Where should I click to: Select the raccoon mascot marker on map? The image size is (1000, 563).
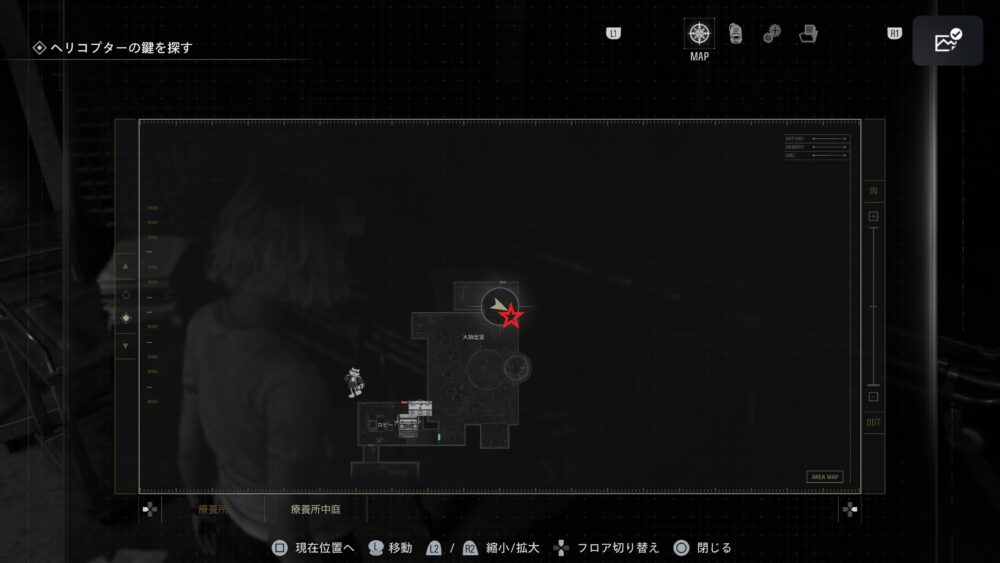tap(354, 381)
